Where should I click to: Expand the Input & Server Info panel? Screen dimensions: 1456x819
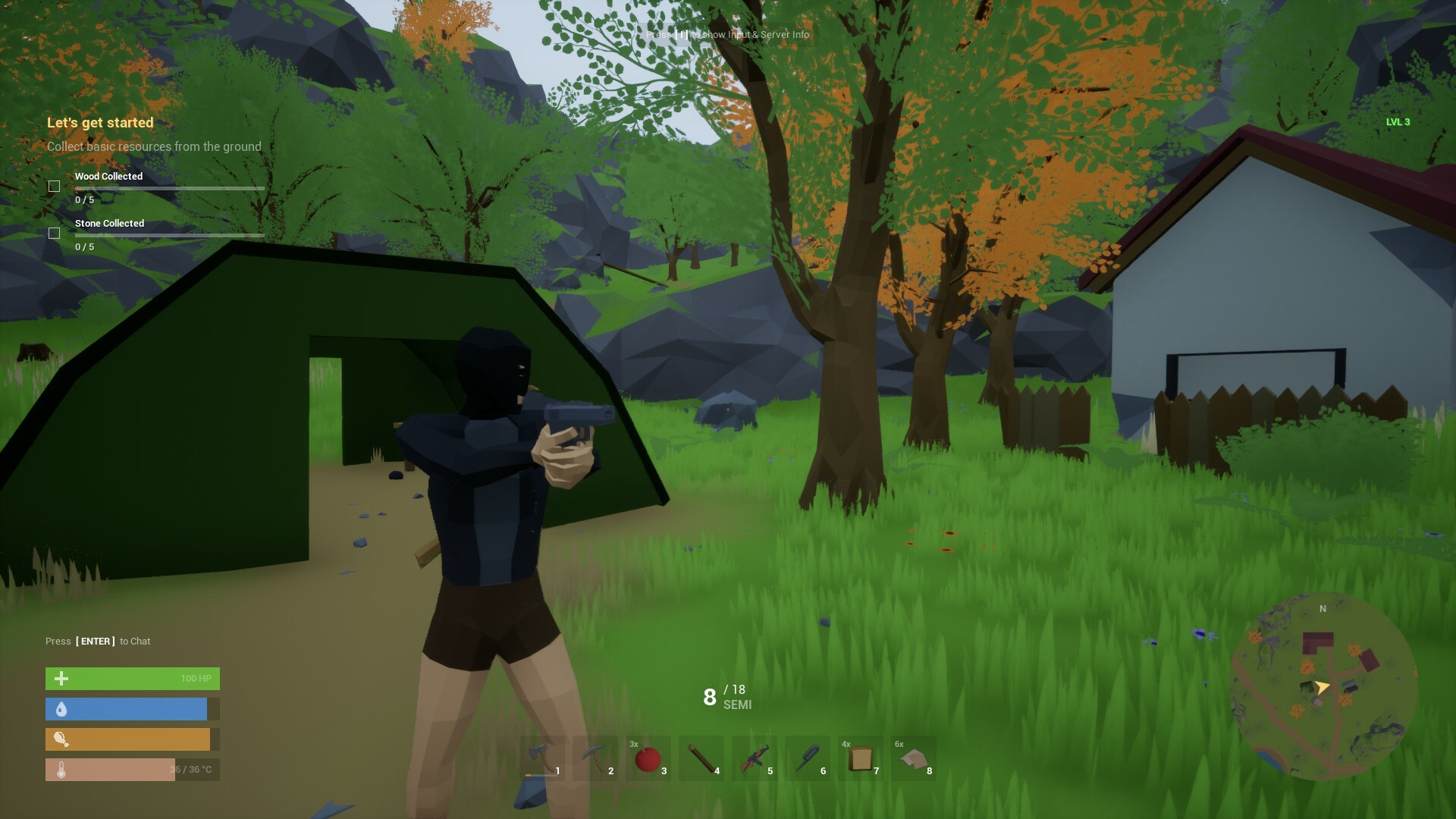click(x=726, y=35)
